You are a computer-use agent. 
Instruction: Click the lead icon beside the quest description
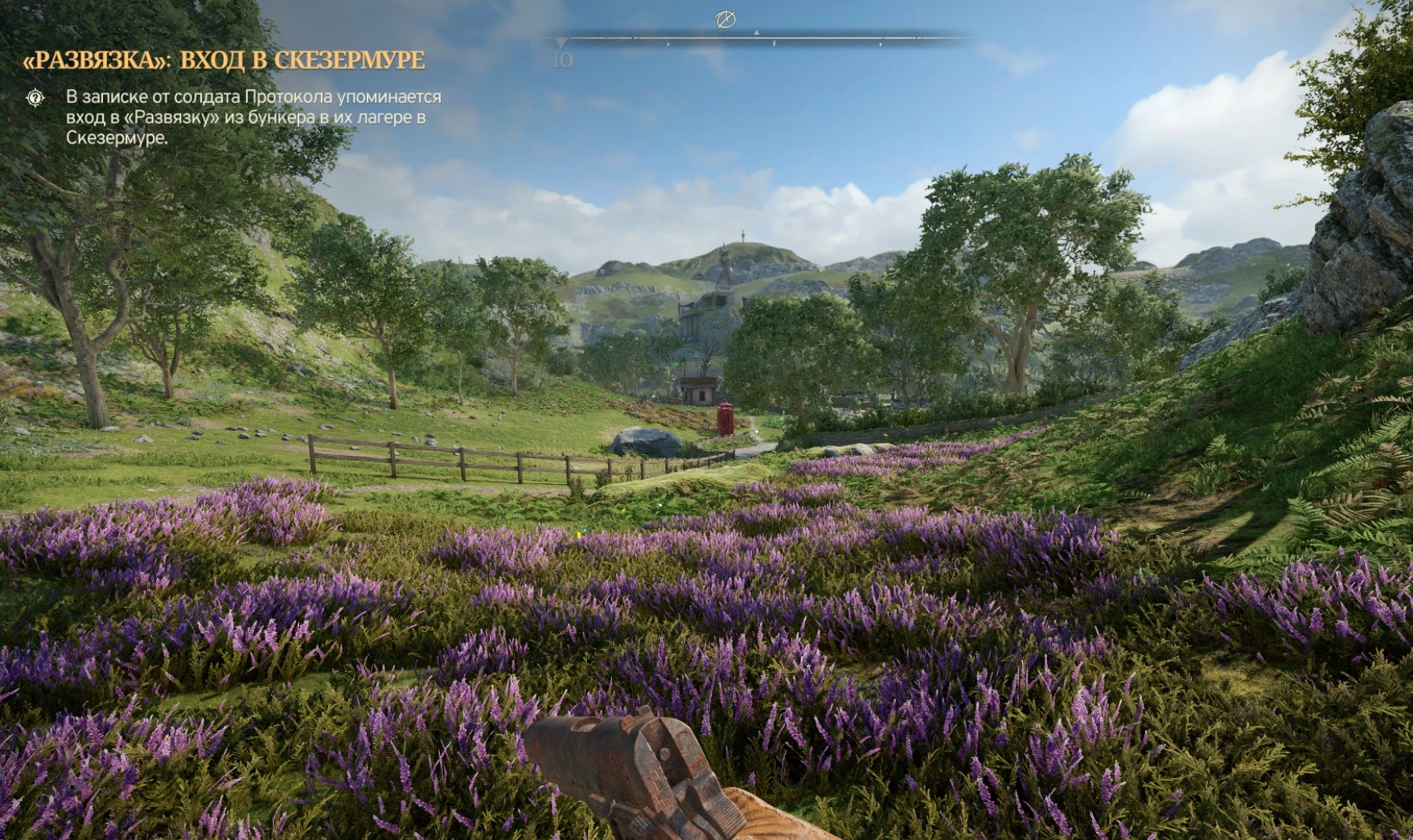point(35,98)
